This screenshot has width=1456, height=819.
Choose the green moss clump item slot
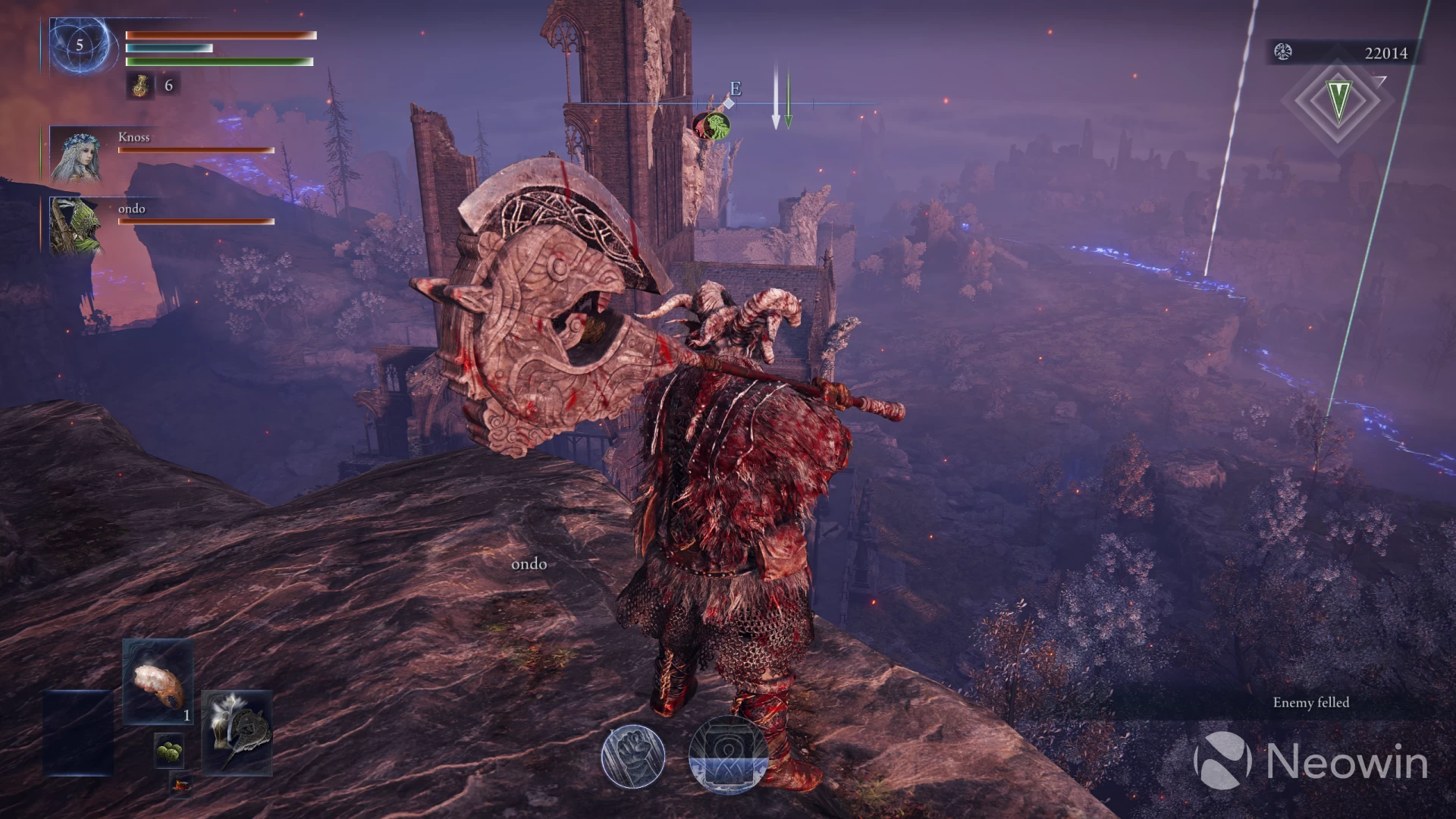click(169, 752)
